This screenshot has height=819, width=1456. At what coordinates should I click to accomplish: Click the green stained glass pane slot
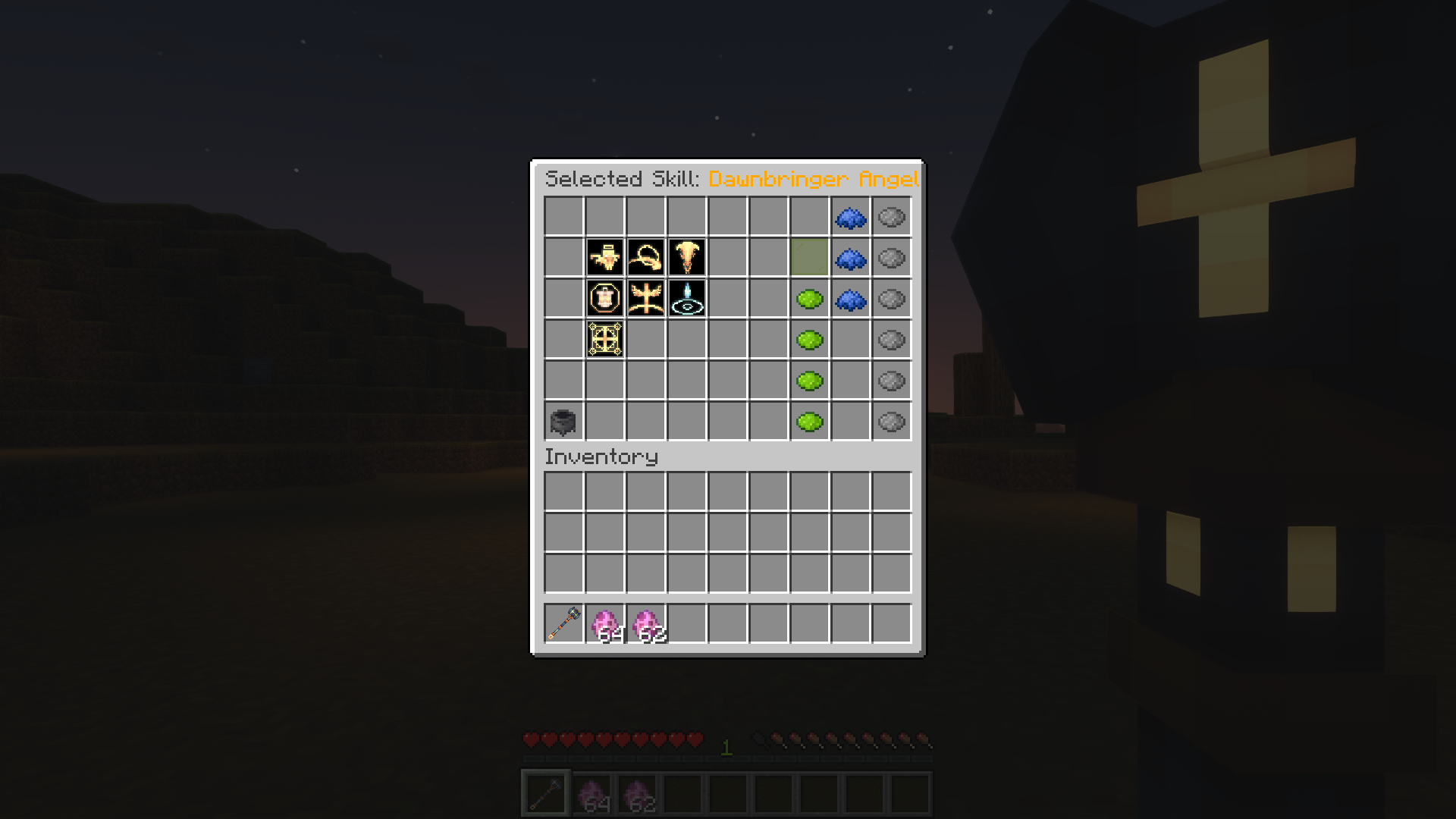click(810, 258)
